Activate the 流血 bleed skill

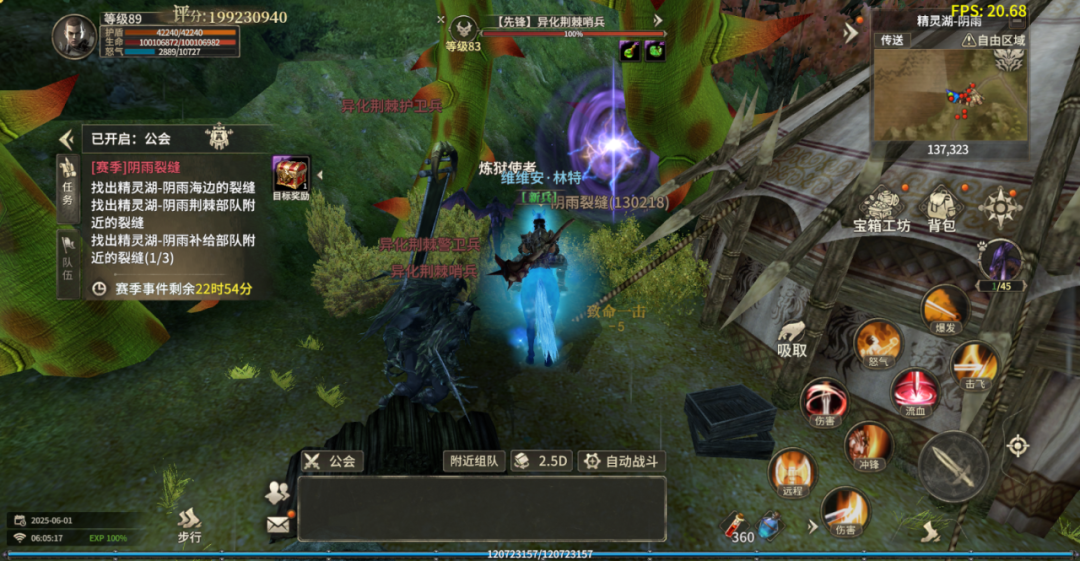912,390
